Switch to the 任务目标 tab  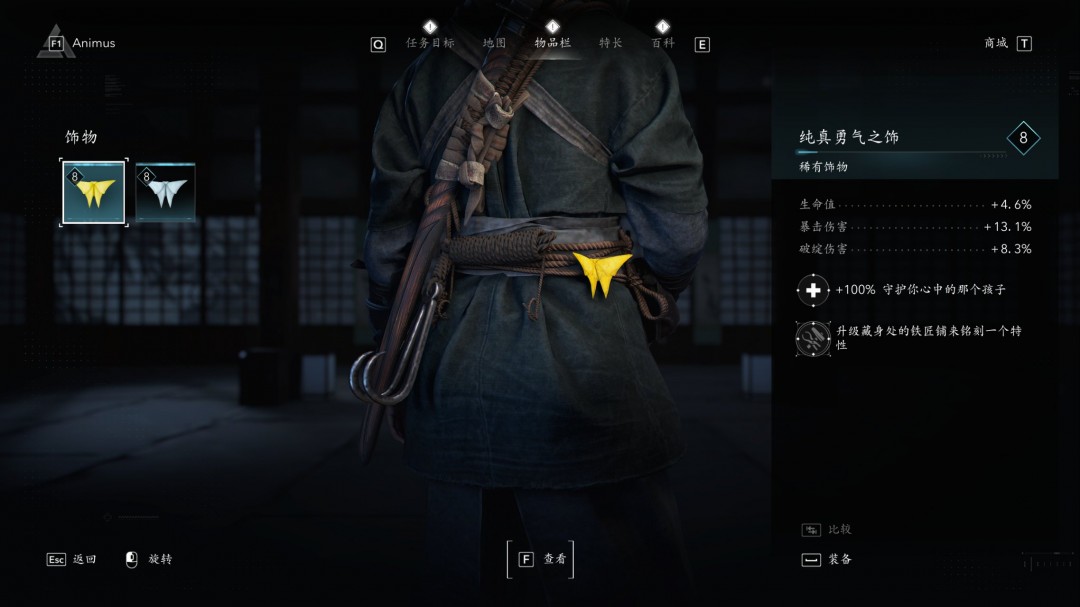(430, 43)
